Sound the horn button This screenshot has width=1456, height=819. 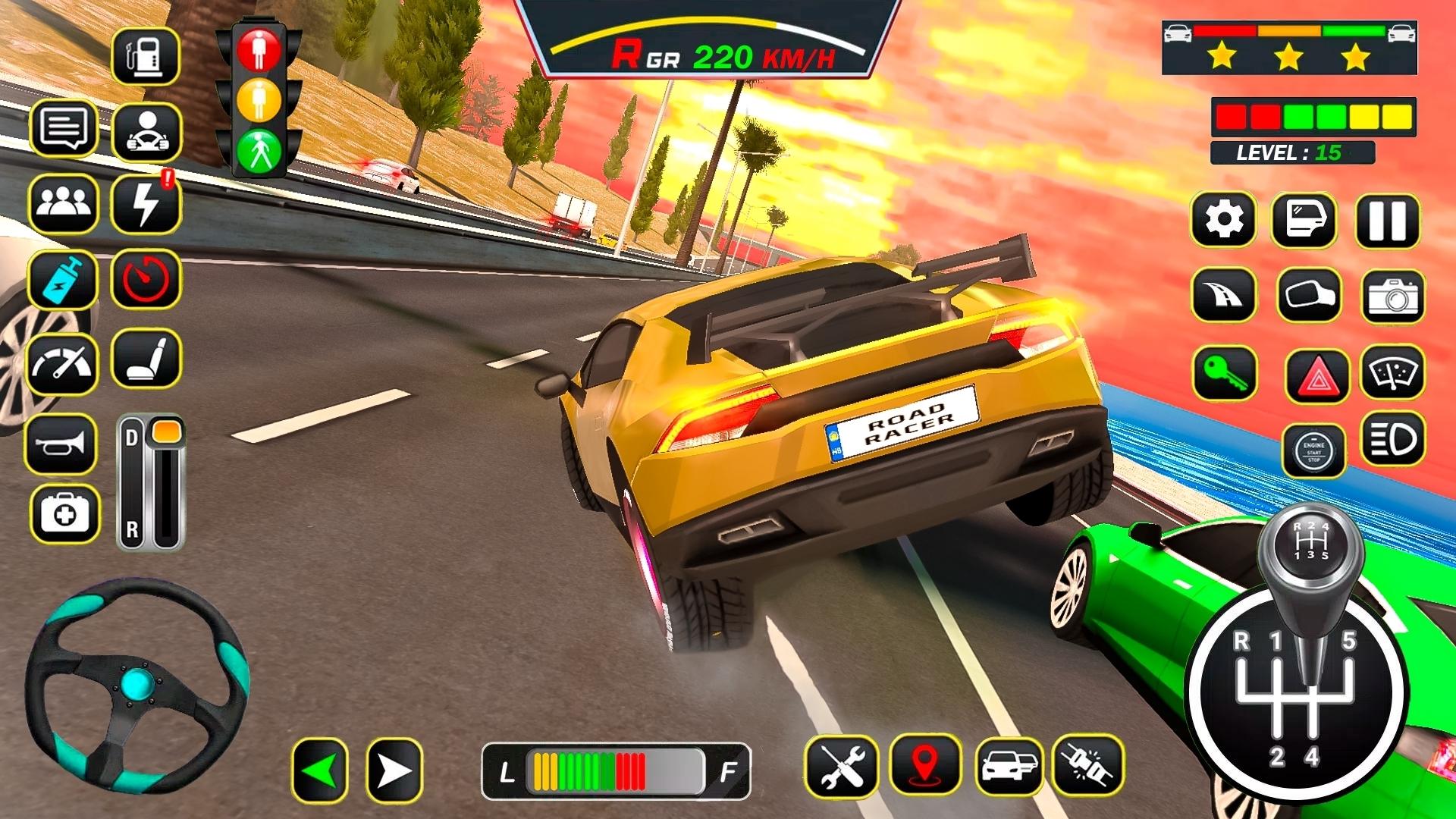click(x=62, y=444)
